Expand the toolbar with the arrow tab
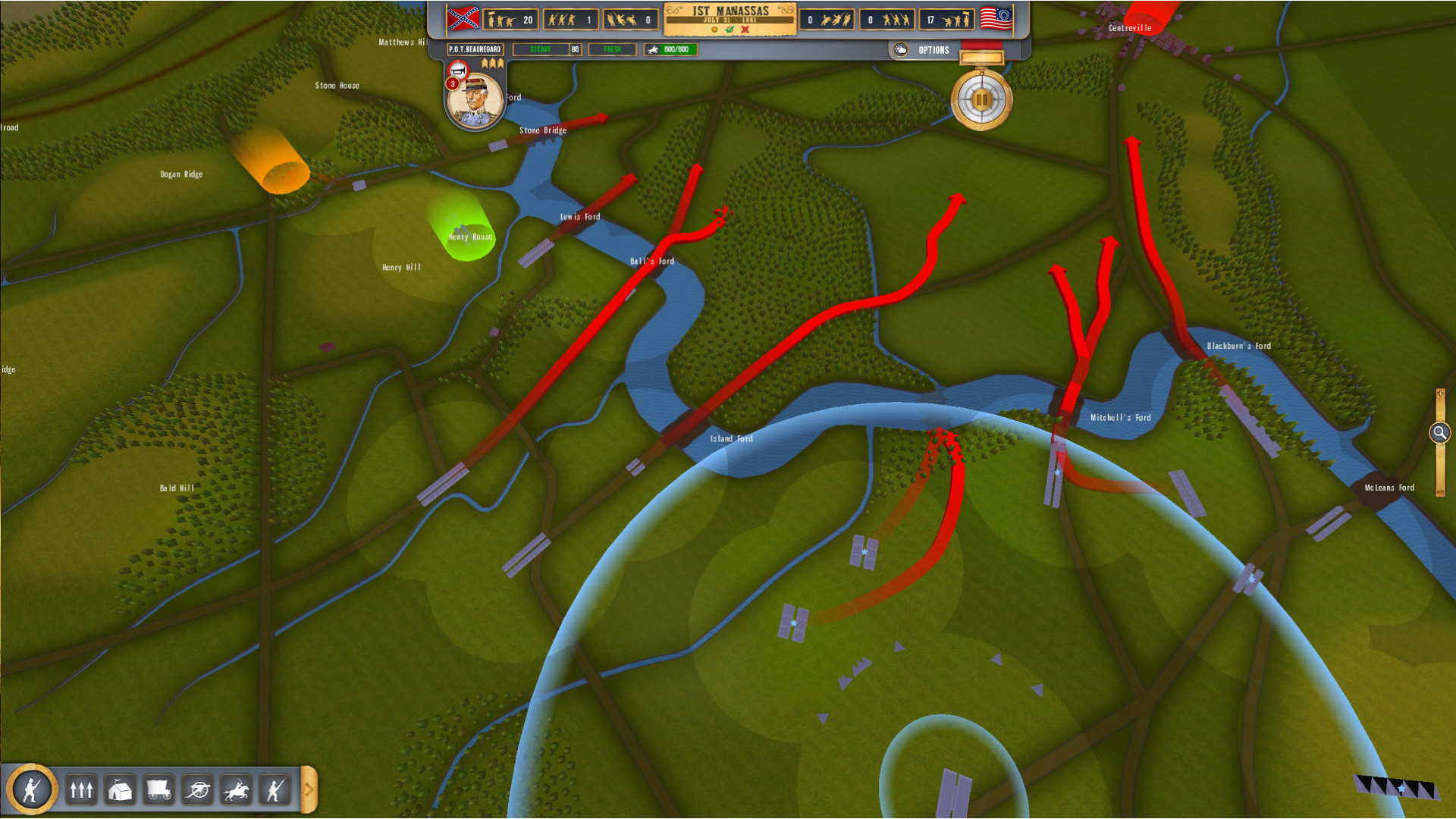The width and height of the screenshot is (1456, 819). point(309,789)
